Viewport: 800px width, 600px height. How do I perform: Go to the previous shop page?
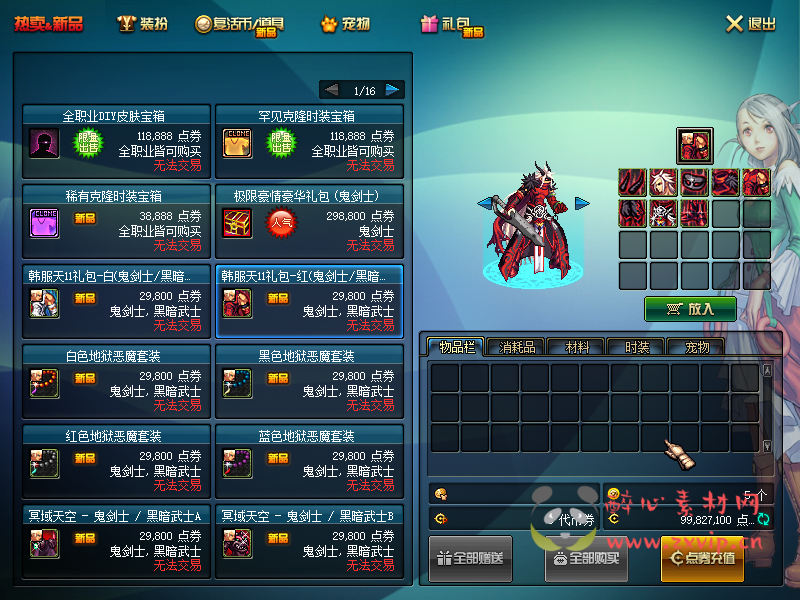(332, 90)
